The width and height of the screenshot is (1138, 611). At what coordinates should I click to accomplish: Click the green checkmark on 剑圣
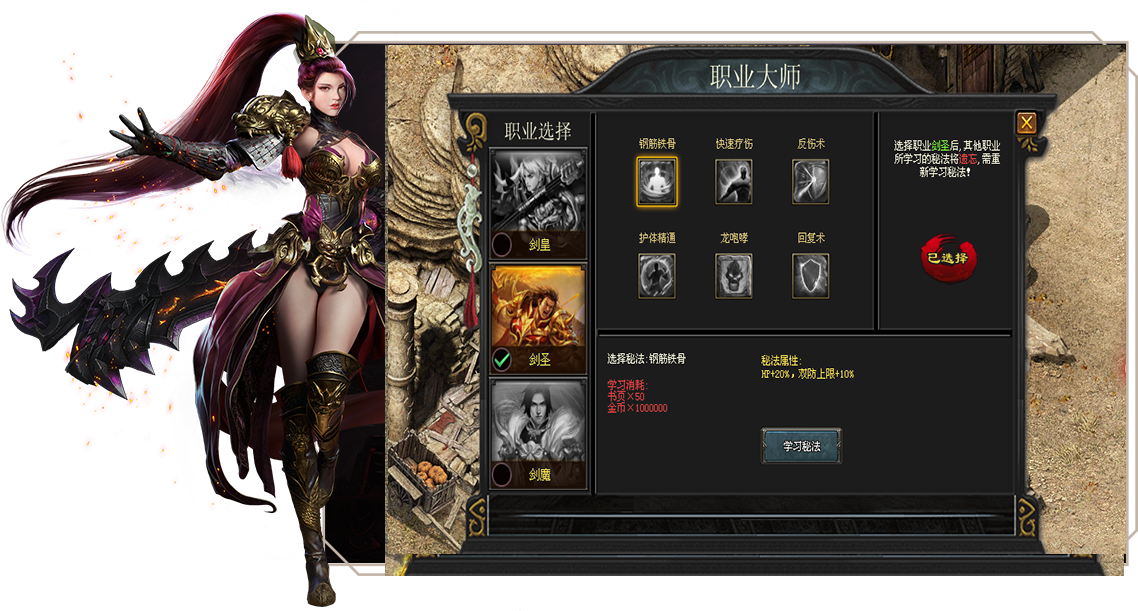503,360
